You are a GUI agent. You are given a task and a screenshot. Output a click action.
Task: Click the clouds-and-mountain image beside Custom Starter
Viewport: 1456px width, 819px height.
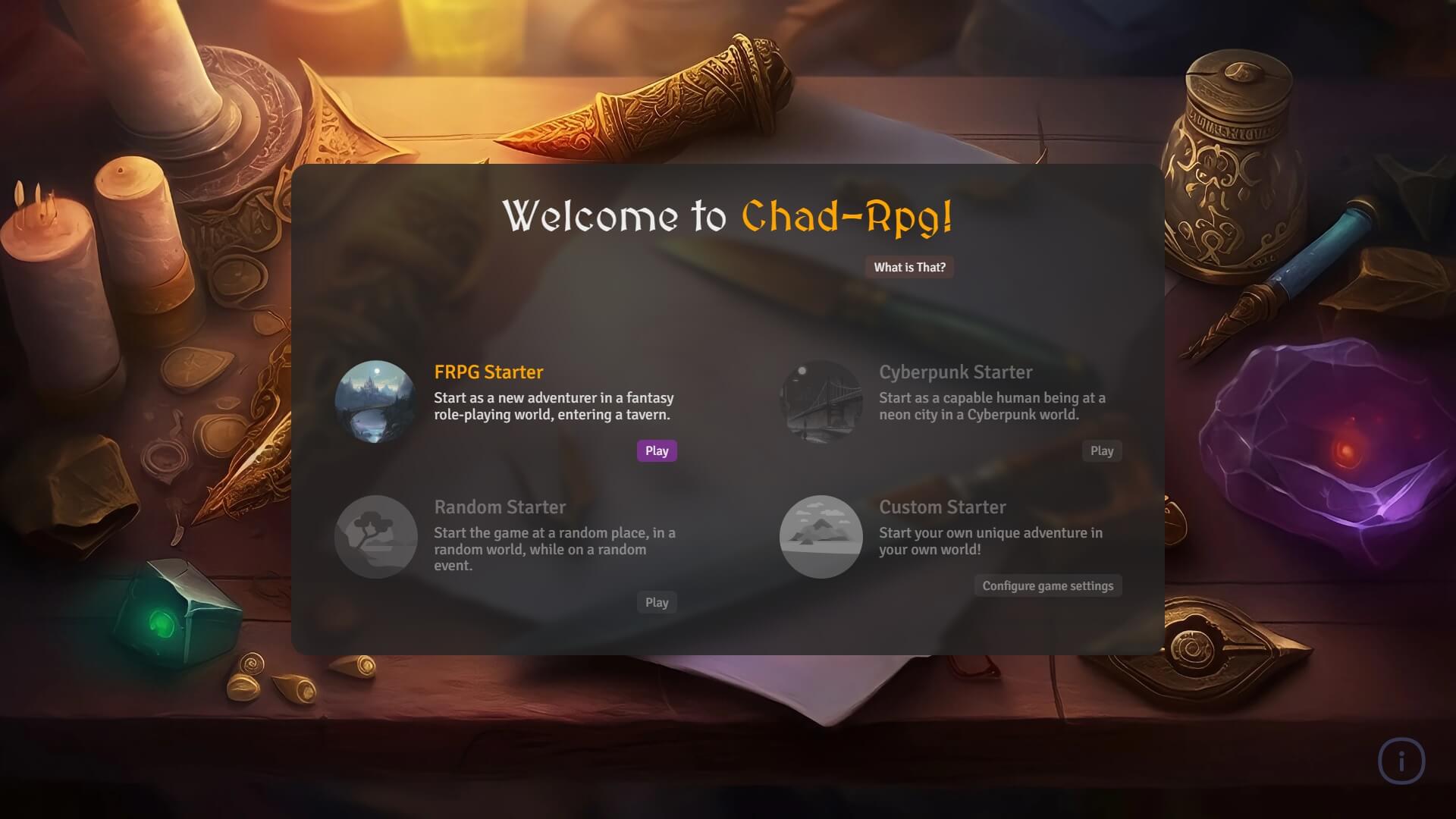pyautogui.click(x=821, y=536)
